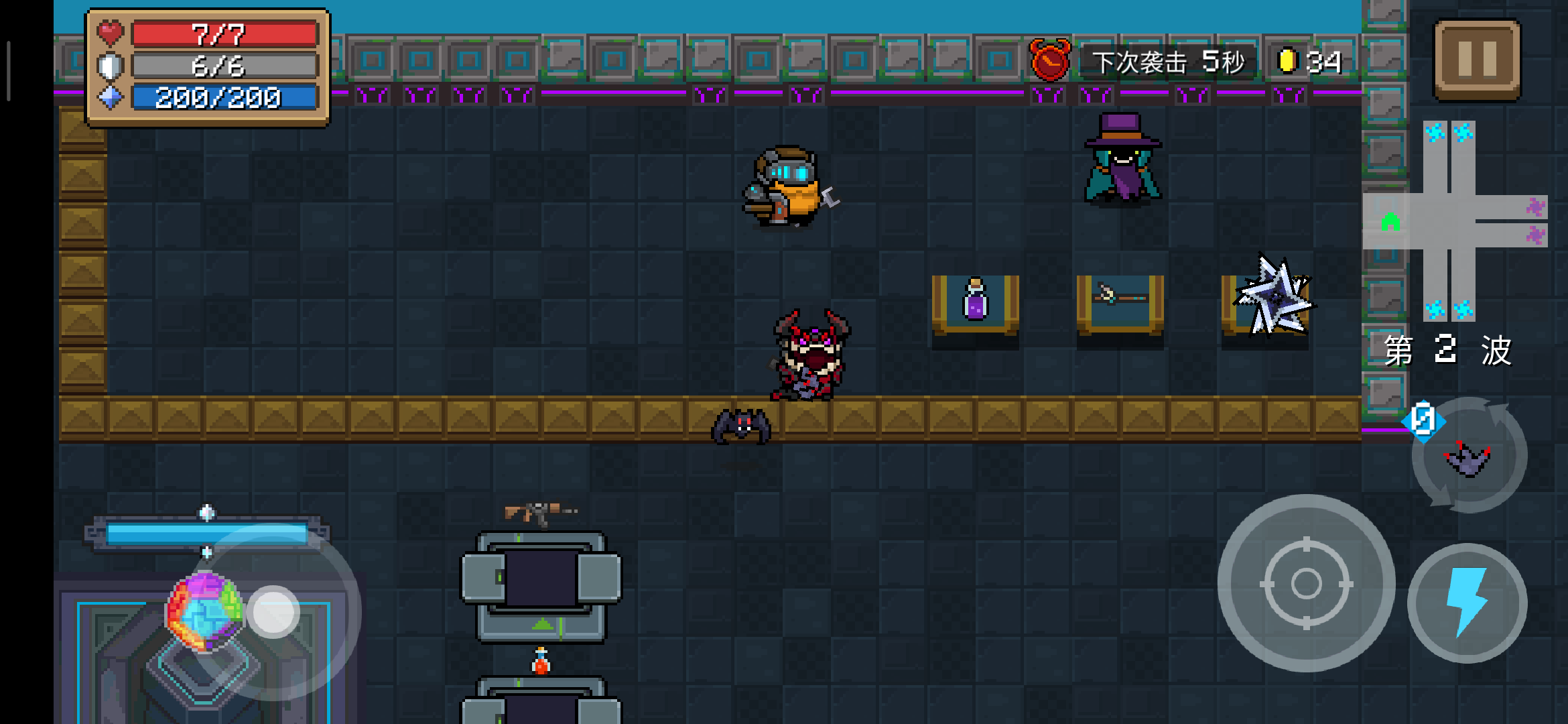The image size is (1568, 724).
Task: Switch weapon using the weapon swap button
Action: [1469, 456]
